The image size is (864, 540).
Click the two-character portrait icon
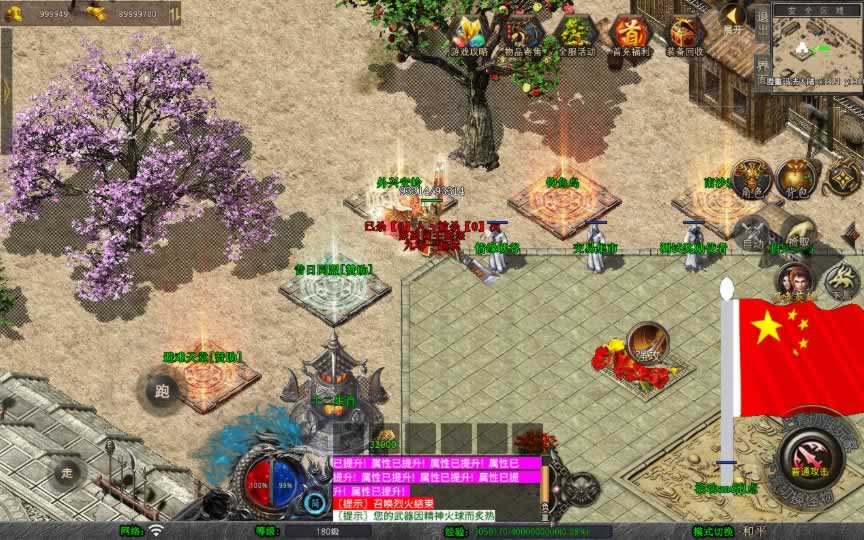point(794,281)
